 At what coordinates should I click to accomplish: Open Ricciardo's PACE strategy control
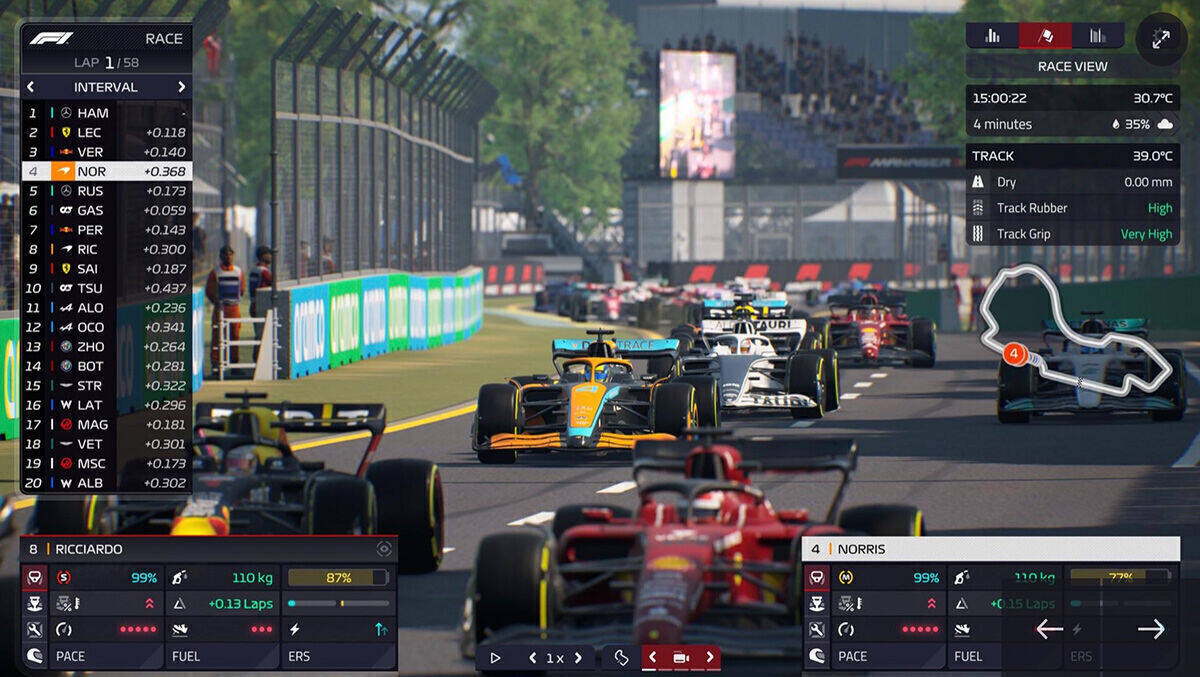pyautogui.click(x=92, y=656)
